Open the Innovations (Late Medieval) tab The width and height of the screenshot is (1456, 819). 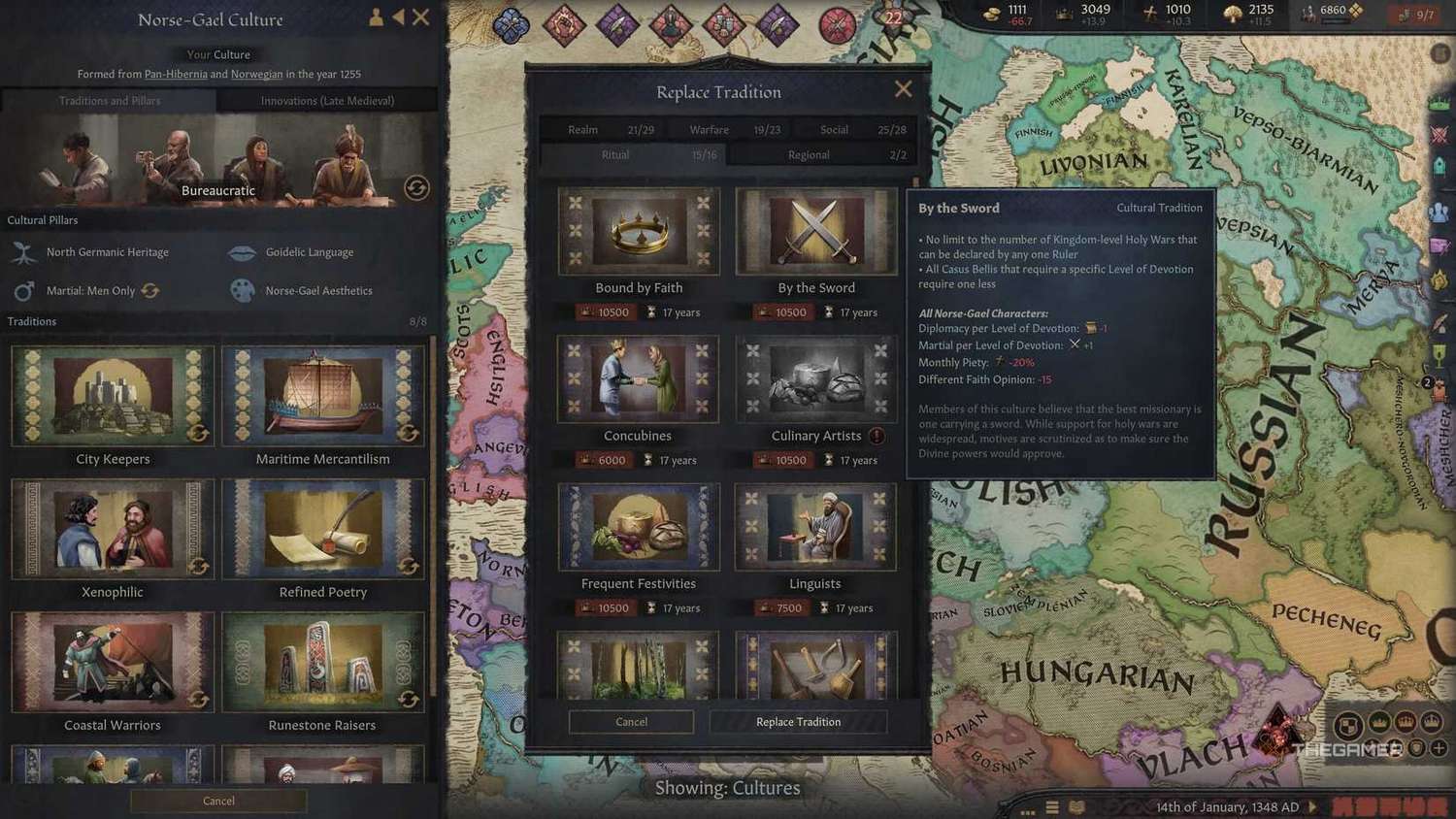tap(327, 101)
